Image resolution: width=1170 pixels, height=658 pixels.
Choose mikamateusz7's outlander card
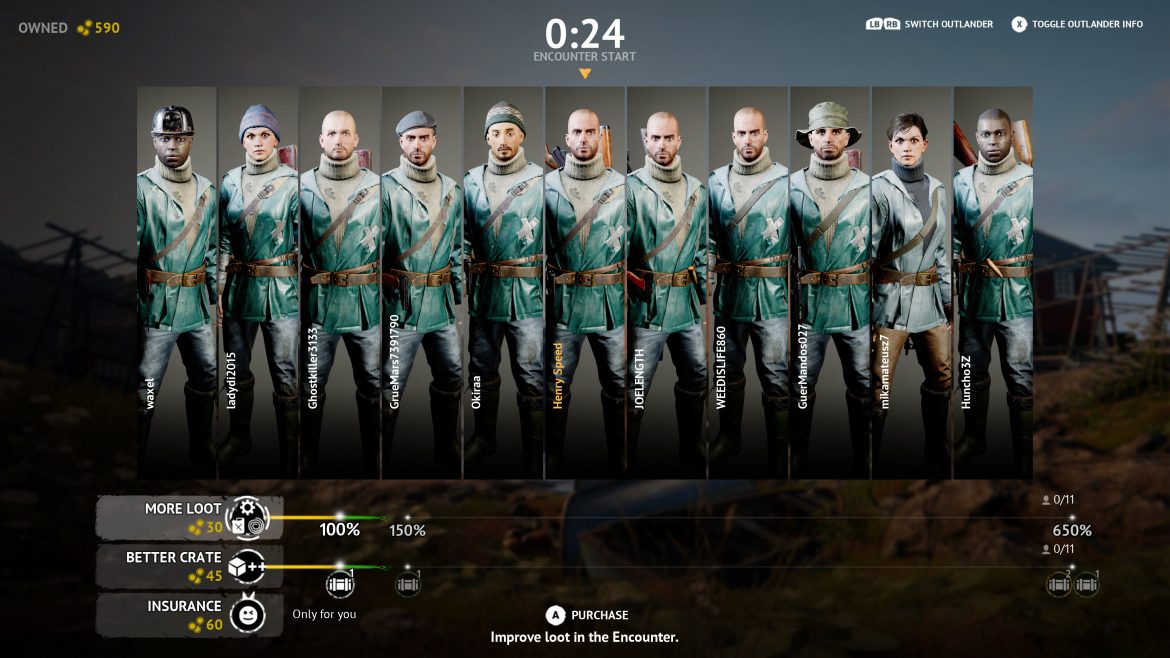[x=911, y=282]
